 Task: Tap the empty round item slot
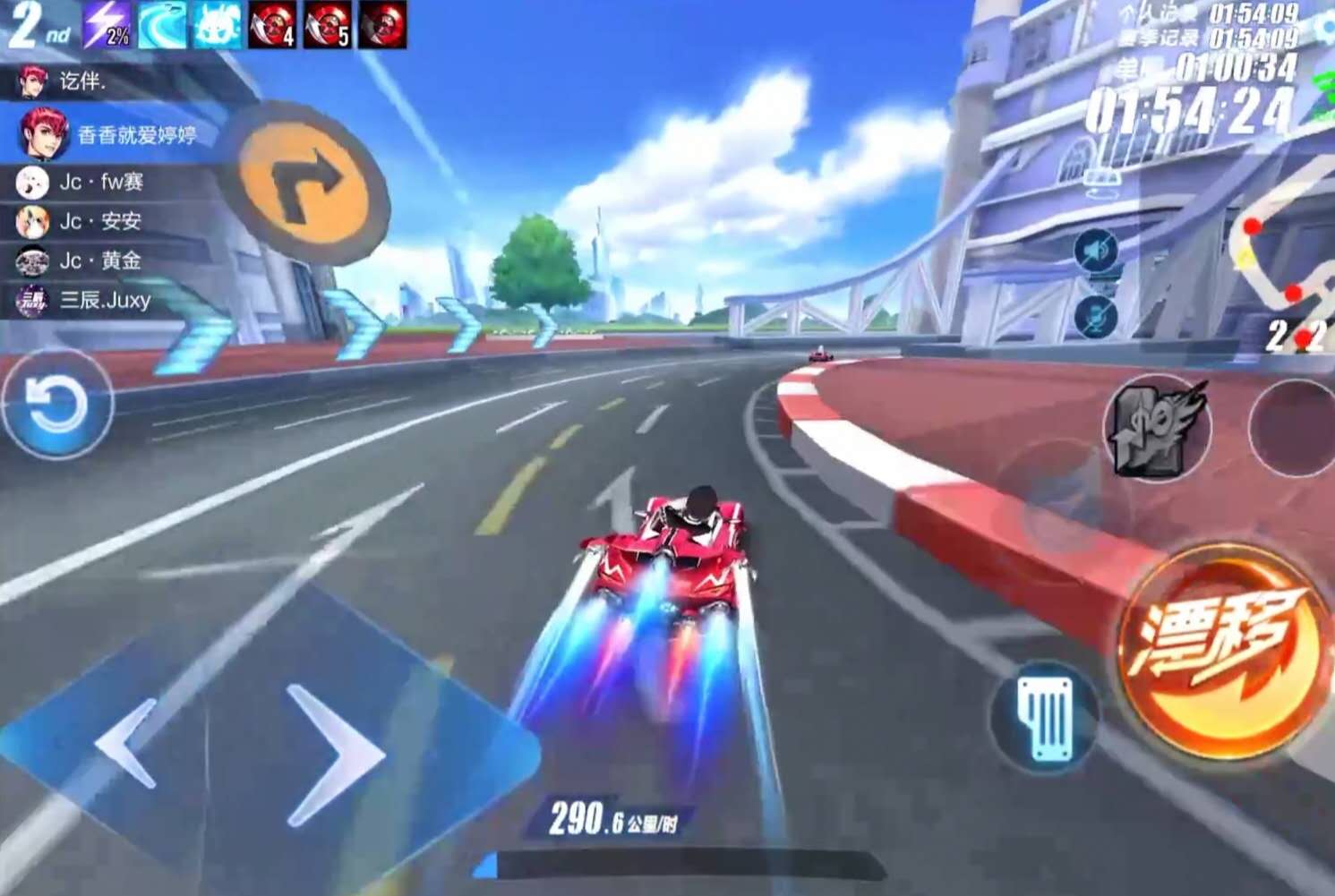pyautogui.click(x=1291, y=428)
